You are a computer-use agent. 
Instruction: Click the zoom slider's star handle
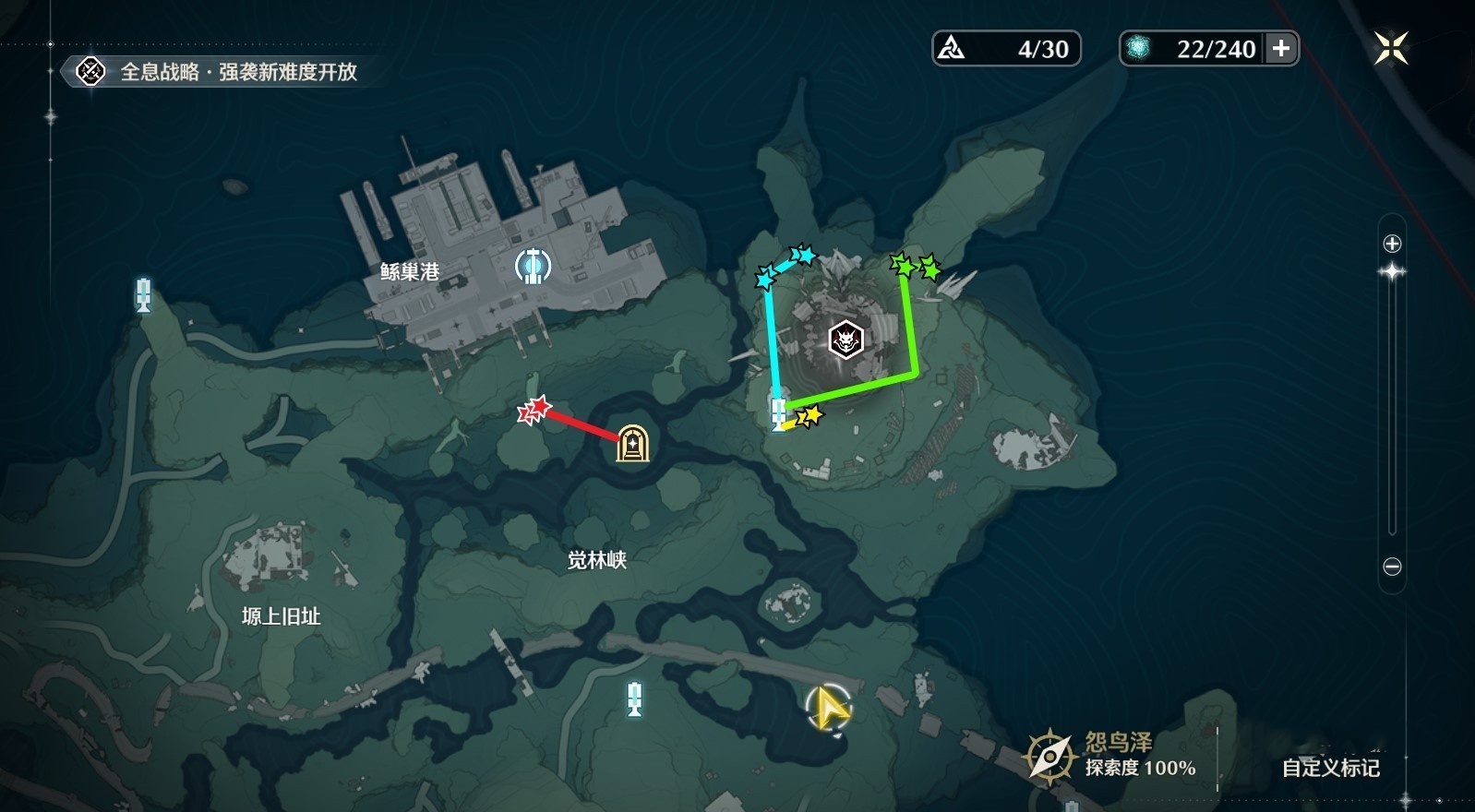tap(1392, 271)
